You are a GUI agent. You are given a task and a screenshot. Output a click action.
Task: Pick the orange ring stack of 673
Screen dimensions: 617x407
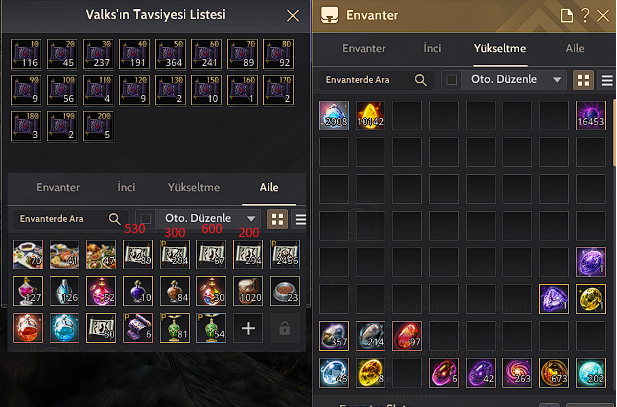554,373
